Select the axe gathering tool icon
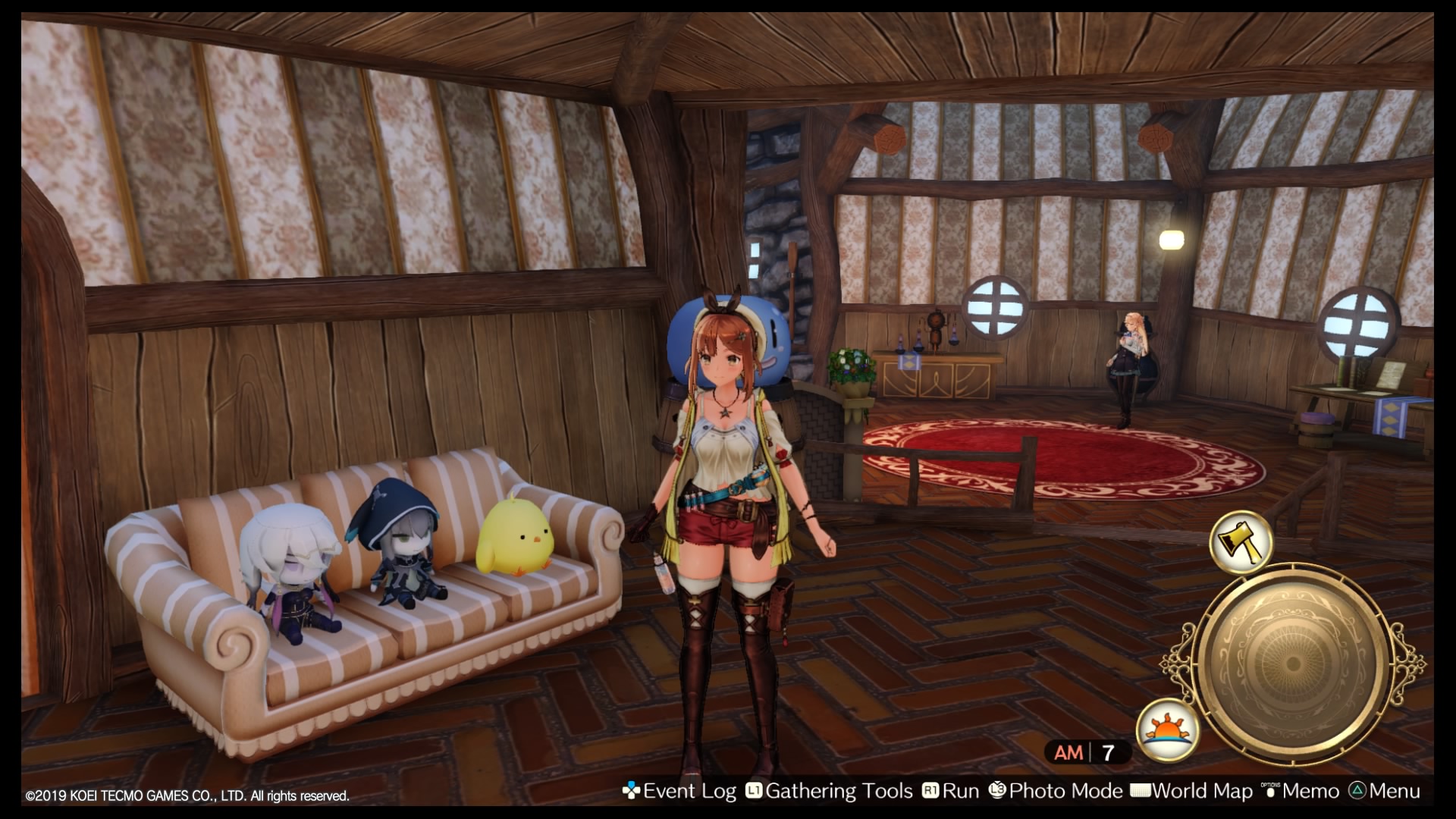Viewport: 1456px width, 819px height. (x=1241, y=541)
